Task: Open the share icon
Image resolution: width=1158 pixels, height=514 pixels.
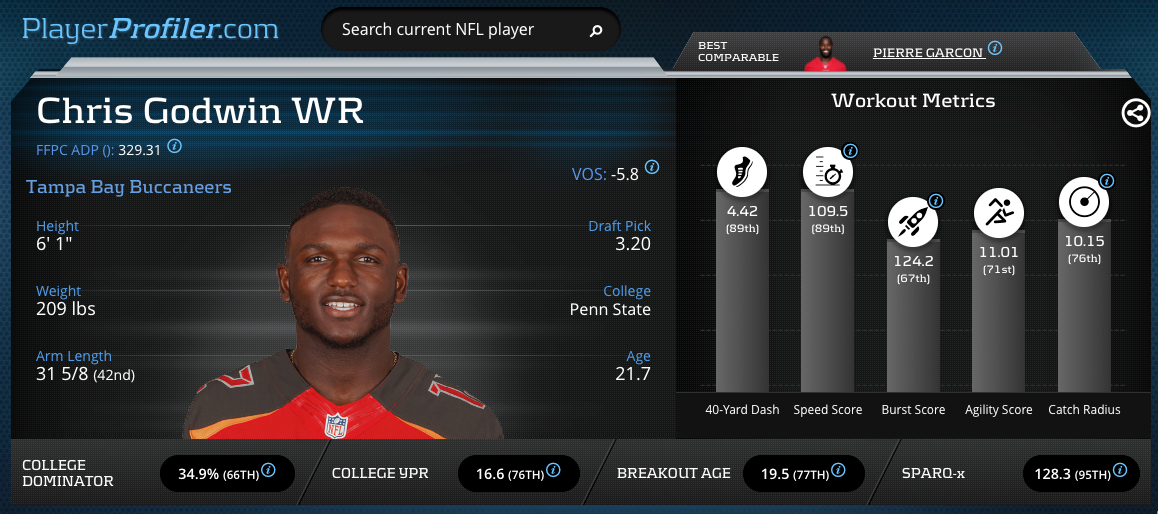Action: (1135, 113)
